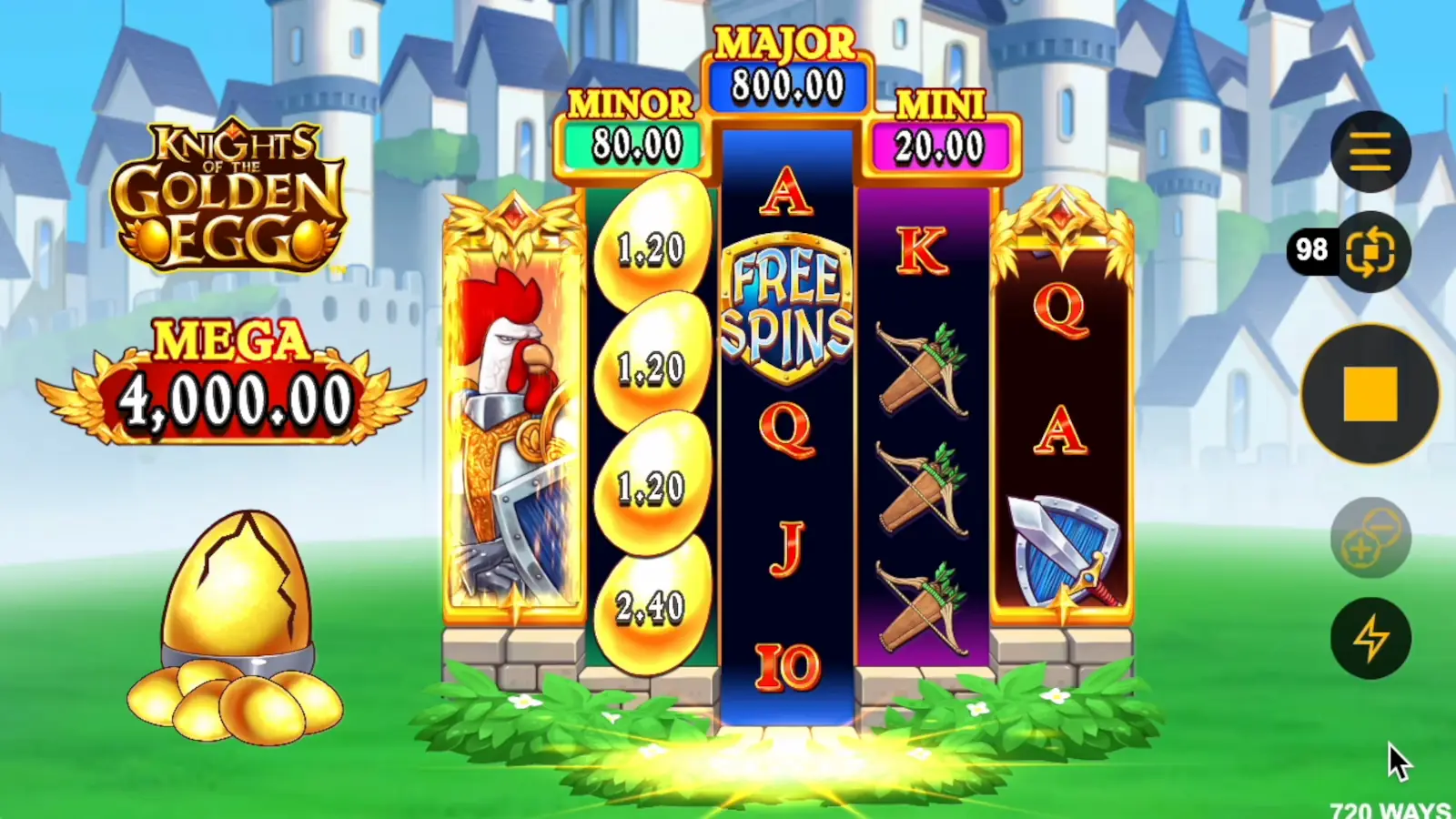Viewport: 1456px width, 819px height.
Task: Expand the MAJOR 800.00 jackpot banner
Action: (787, 68)
